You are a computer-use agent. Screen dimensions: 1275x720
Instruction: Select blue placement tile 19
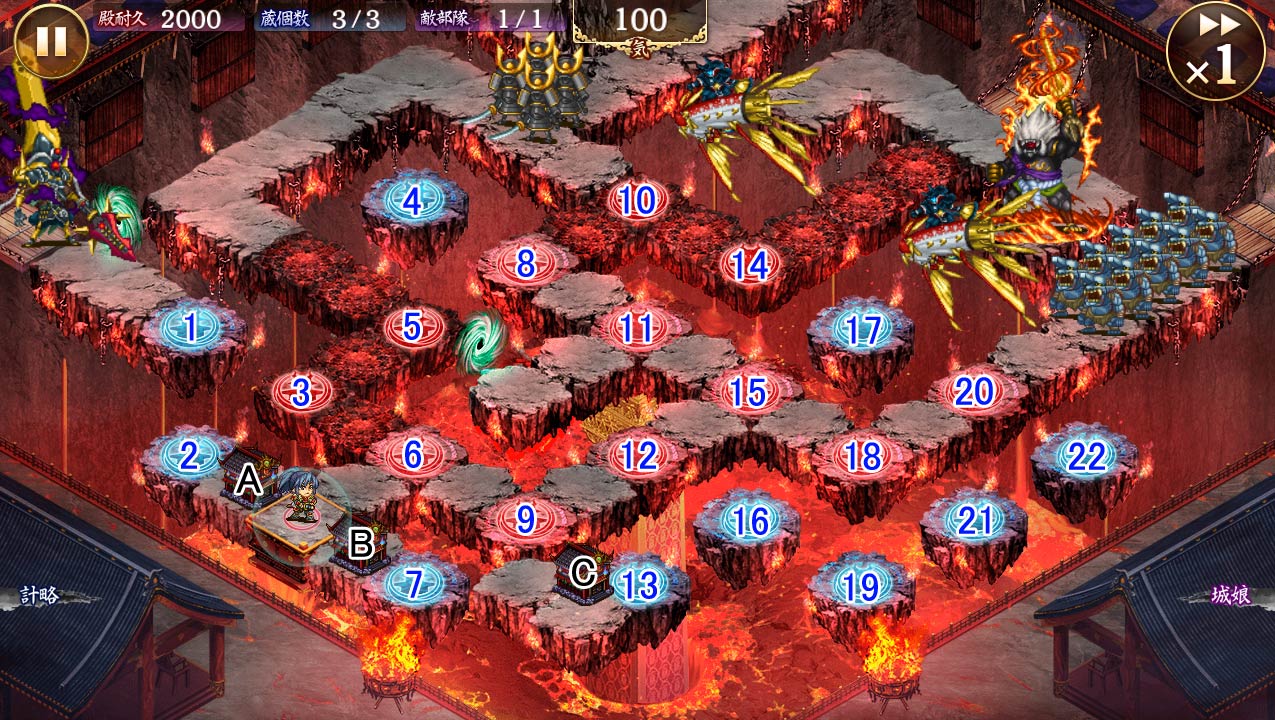862,586
